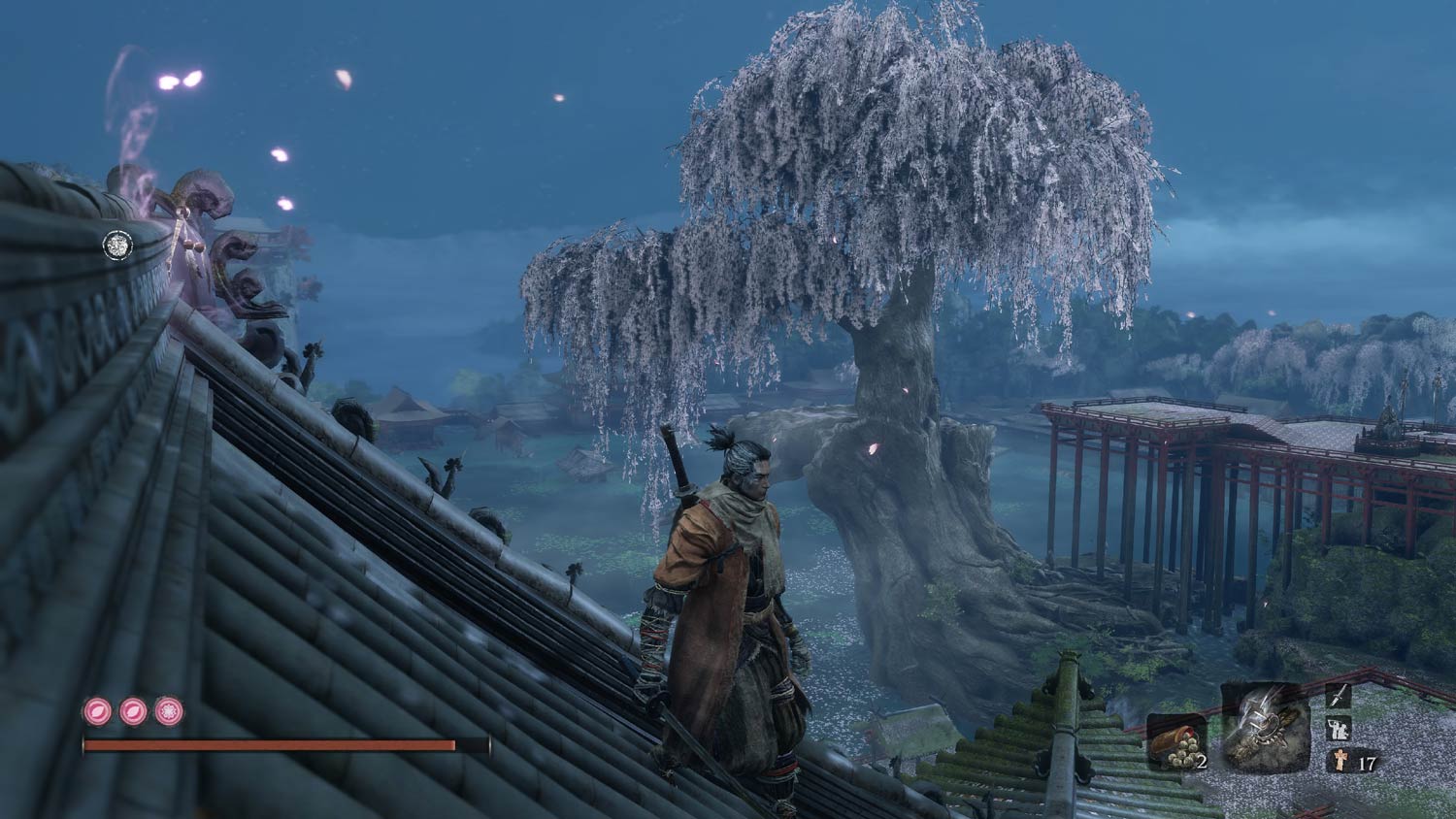The width and height of the screenshot is (1456, 819).
Task: Click the flower-patterned resurrection node
Action: tap(169, 711)
